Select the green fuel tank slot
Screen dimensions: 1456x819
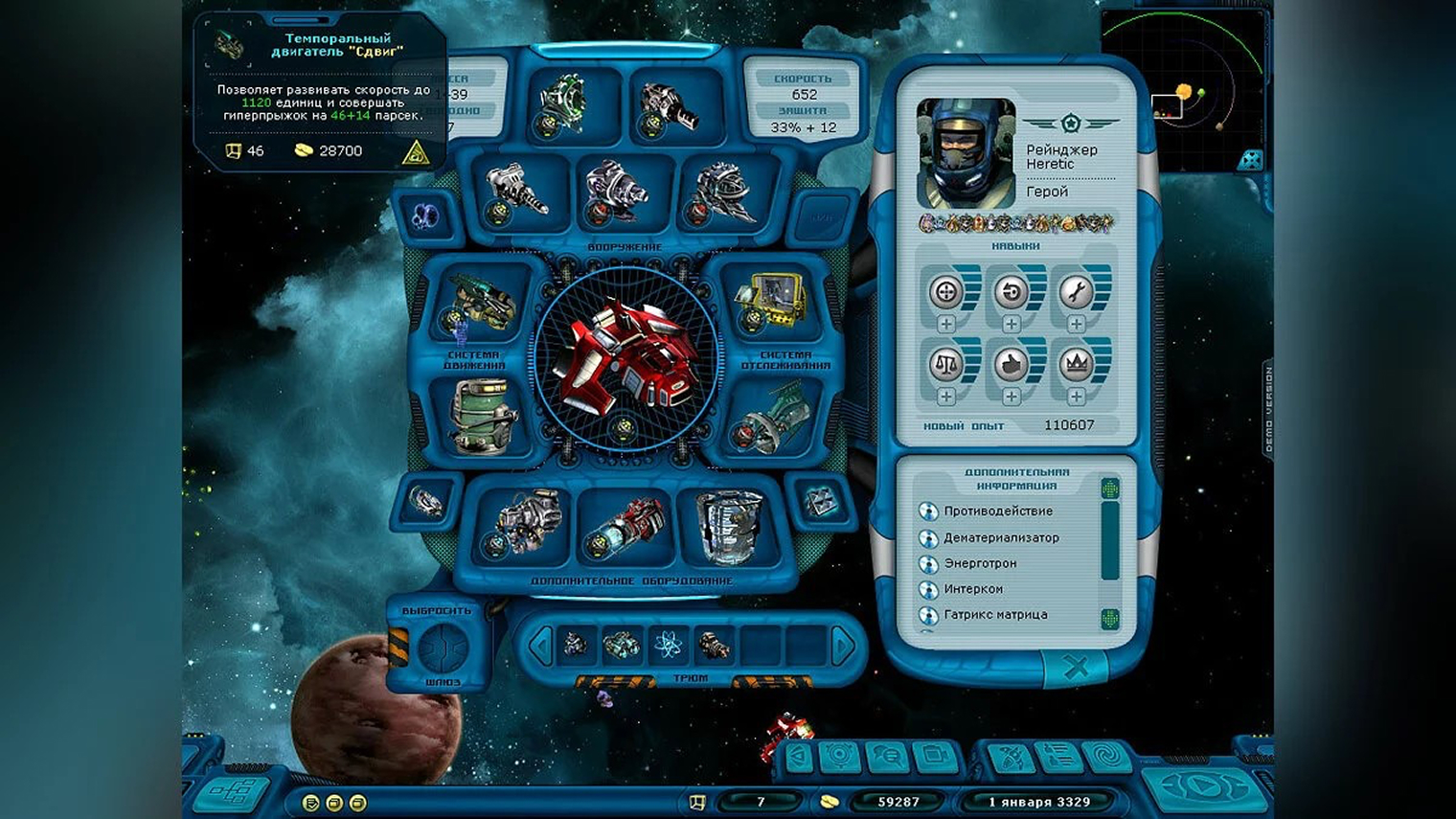point(482,416)
